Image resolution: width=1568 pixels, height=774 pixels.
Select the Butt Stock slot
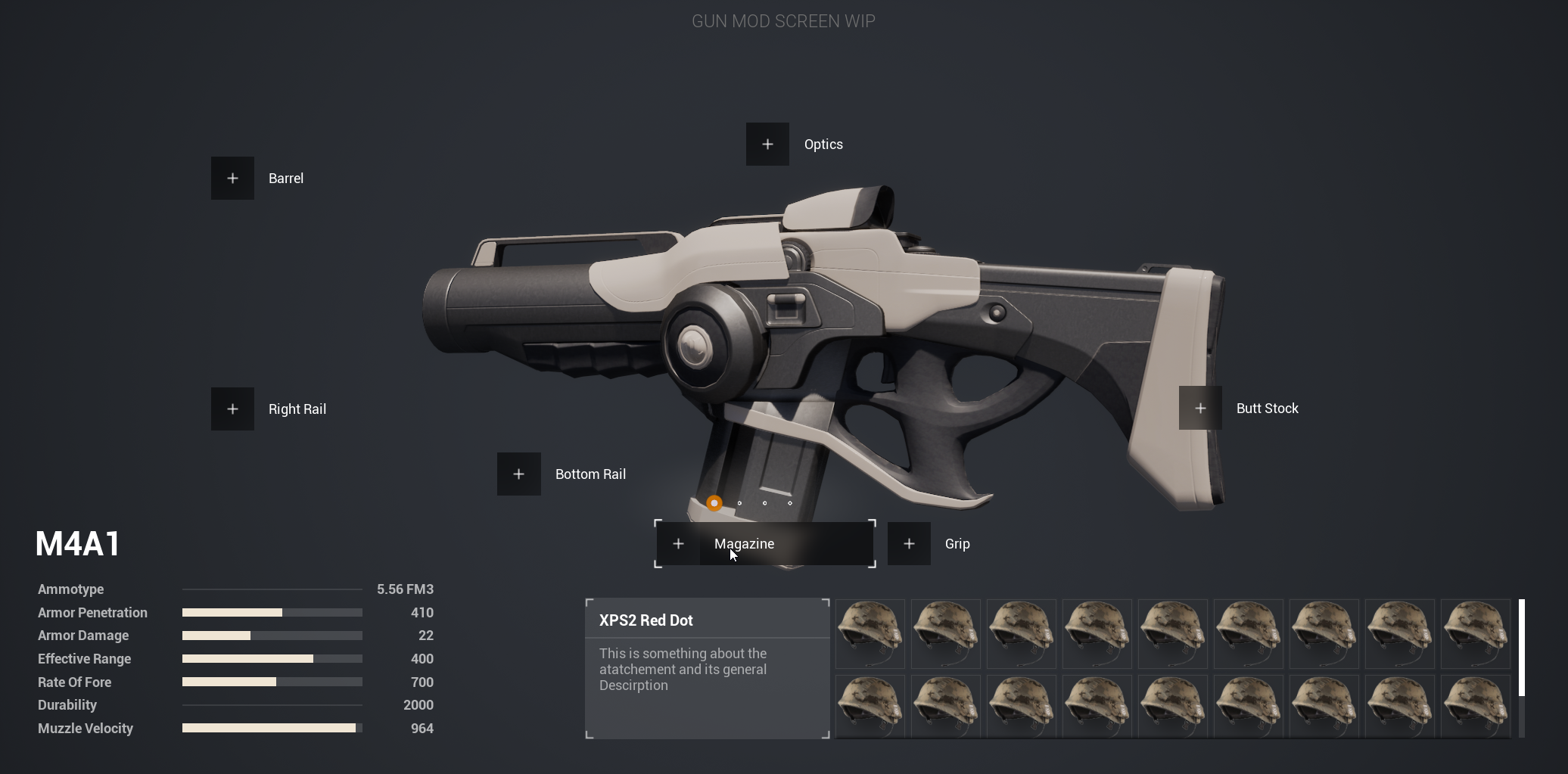[x=1200, y=409]
